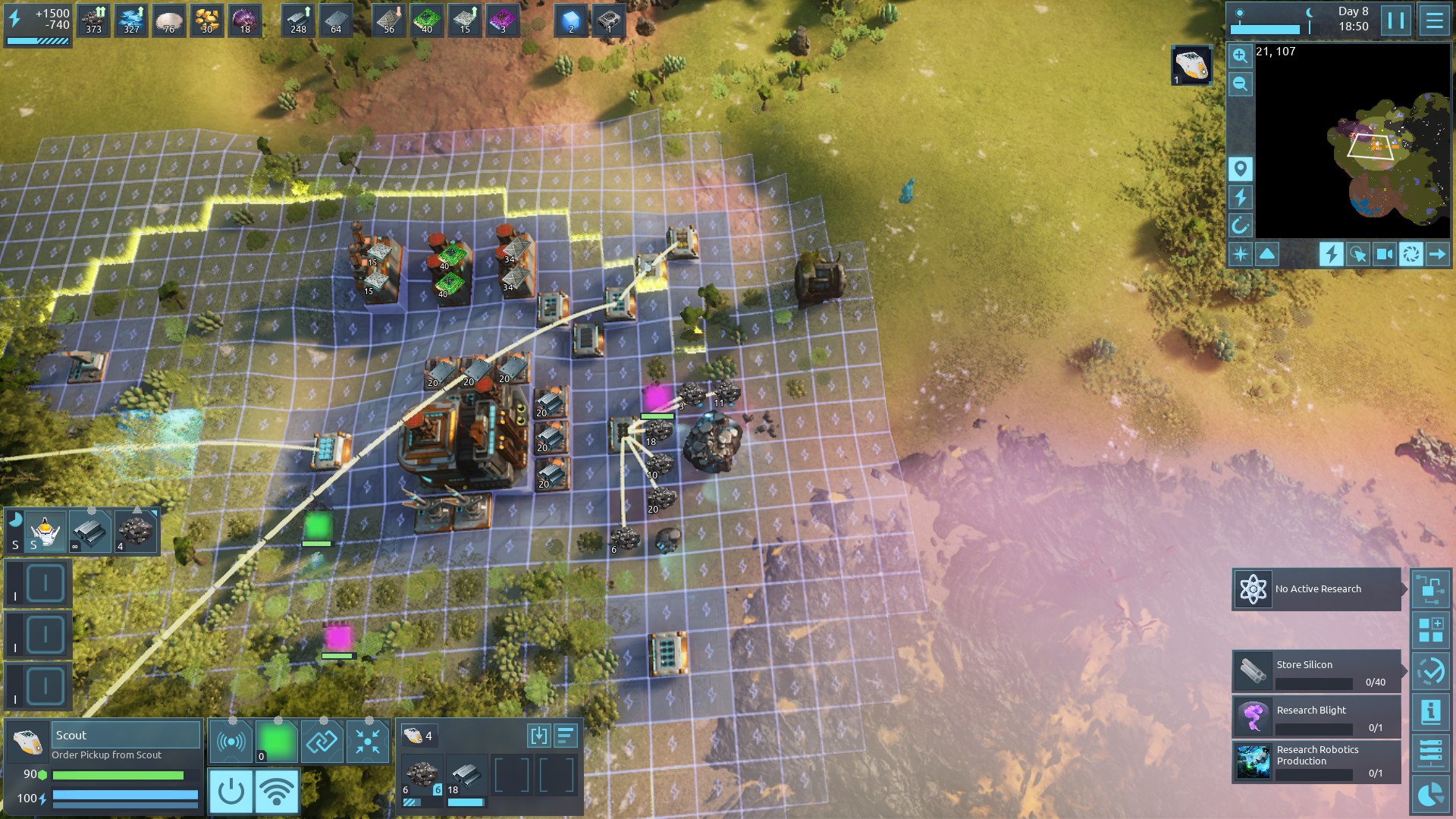1456x819 pixels.
Task: Open the main hamburger menu
Action: tap(1433, 20)
